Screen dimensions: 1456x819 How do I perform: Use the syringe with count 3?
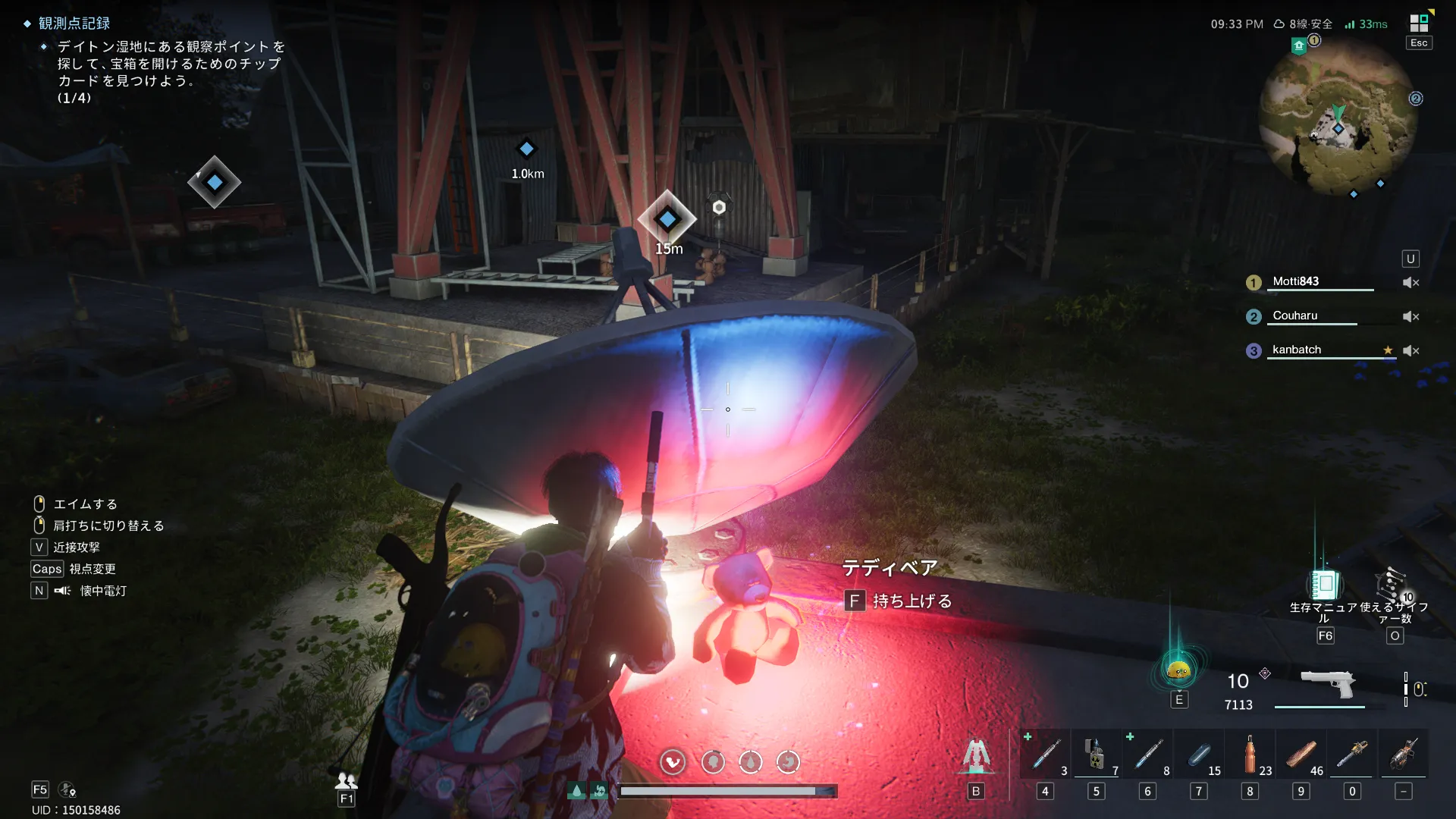pyautogui.click(x=1046, y=755)
